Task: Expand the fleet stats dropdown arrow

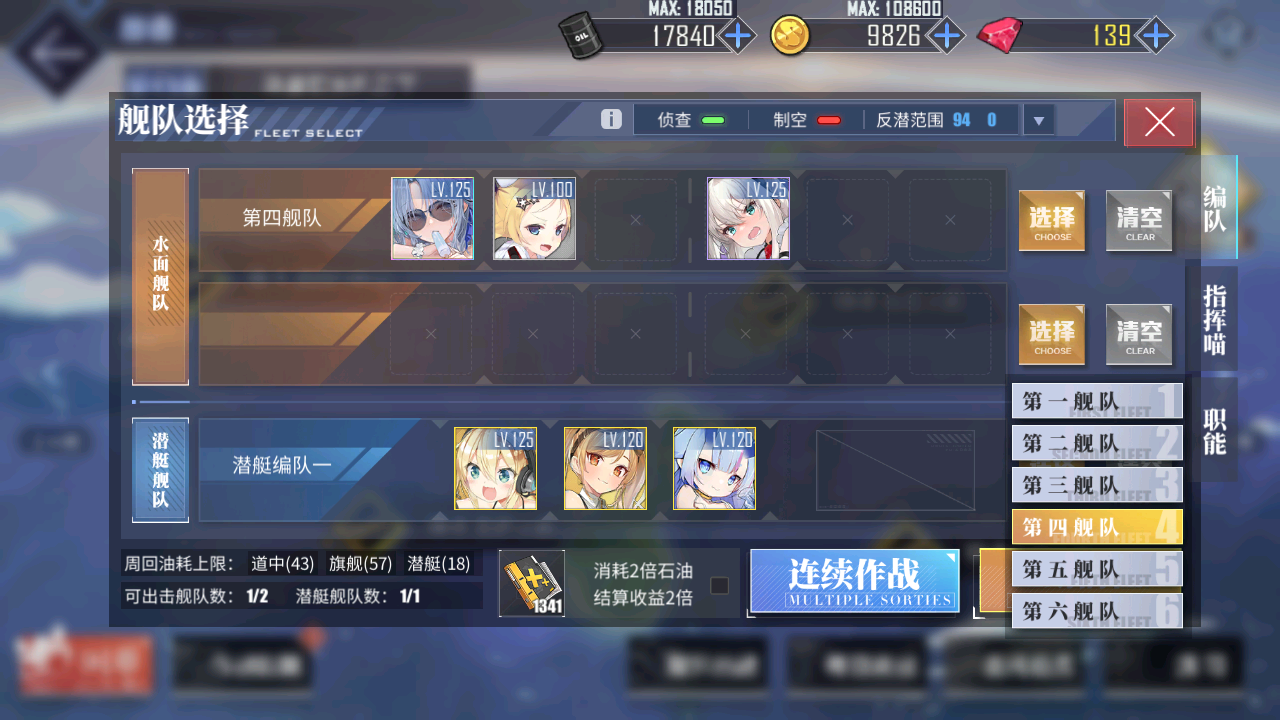Action: tap(1039, 121)
